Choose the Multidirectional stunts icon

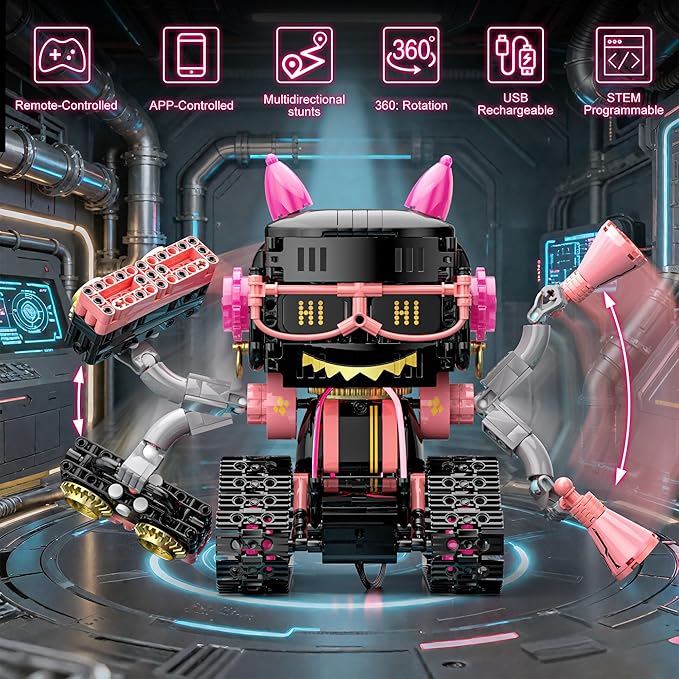tap(304, 54)
